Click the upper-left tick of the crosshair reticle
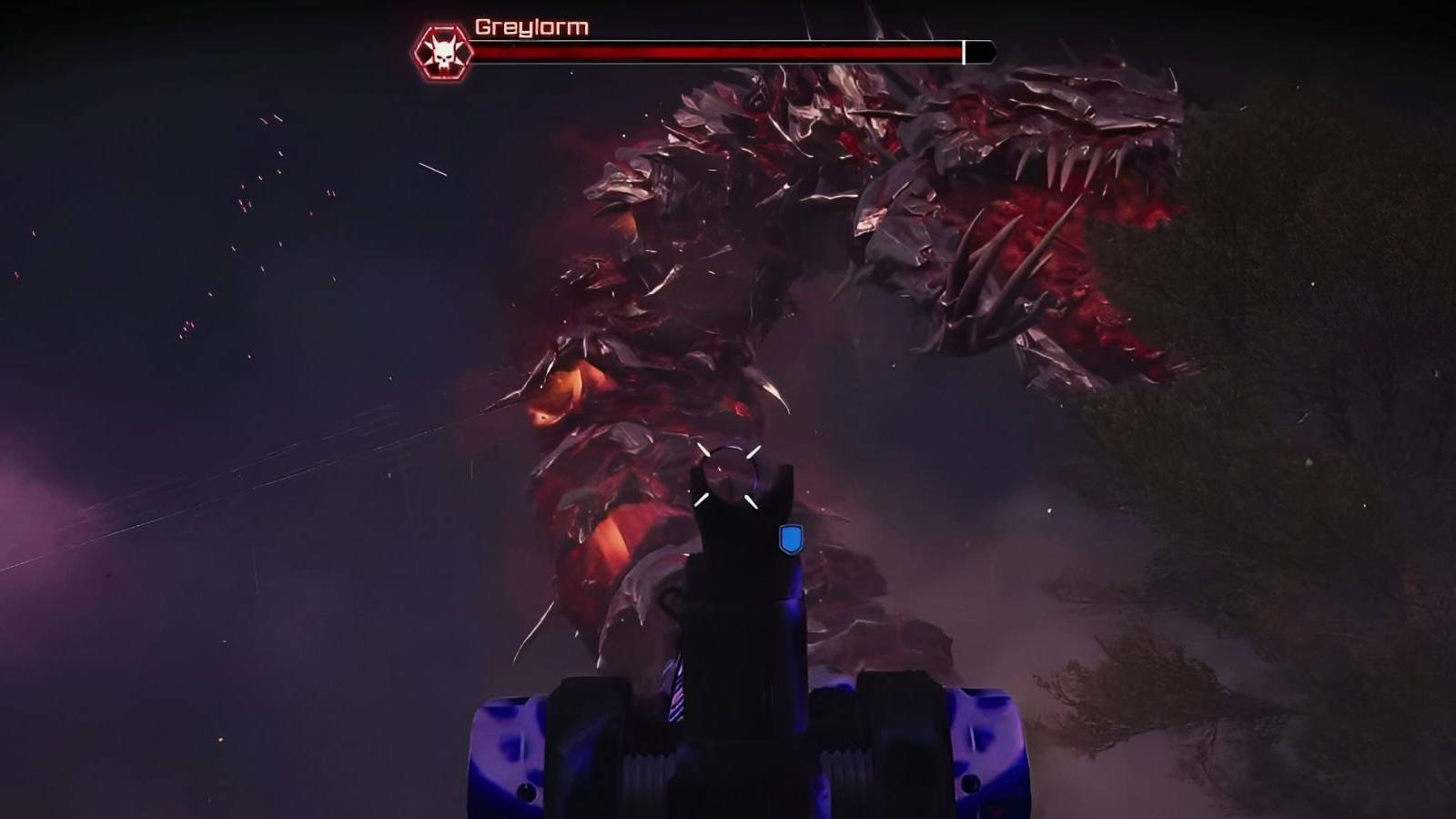 point(703,451)
